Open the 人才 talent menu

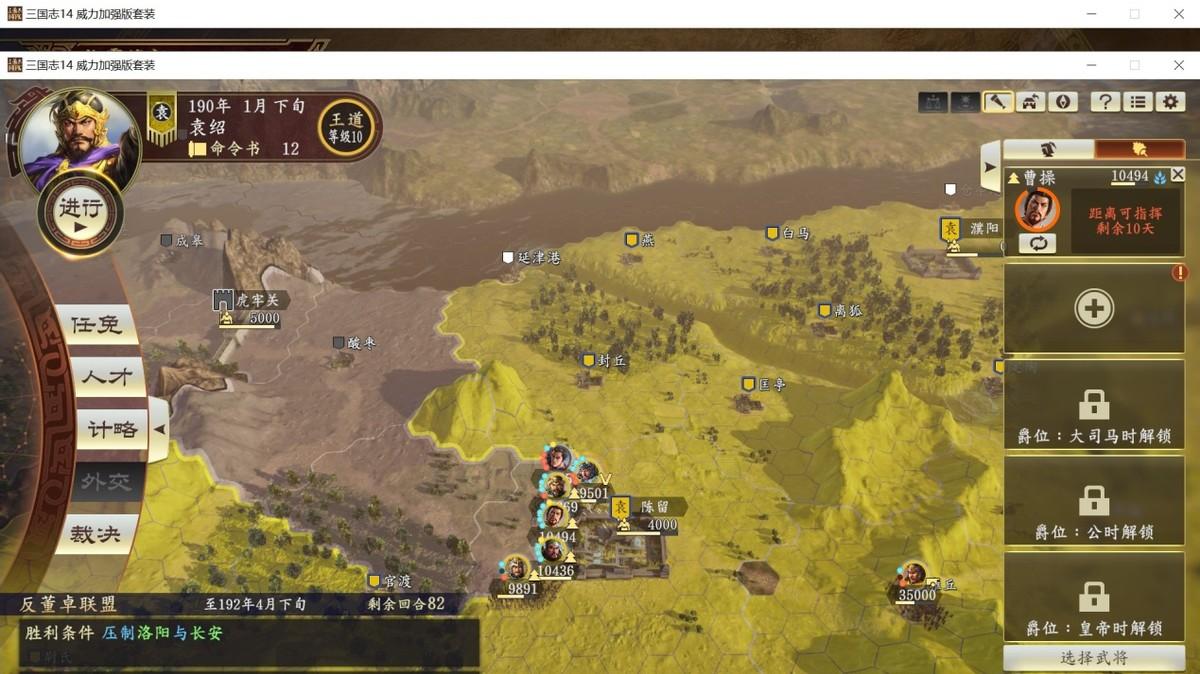coord(105,378)
